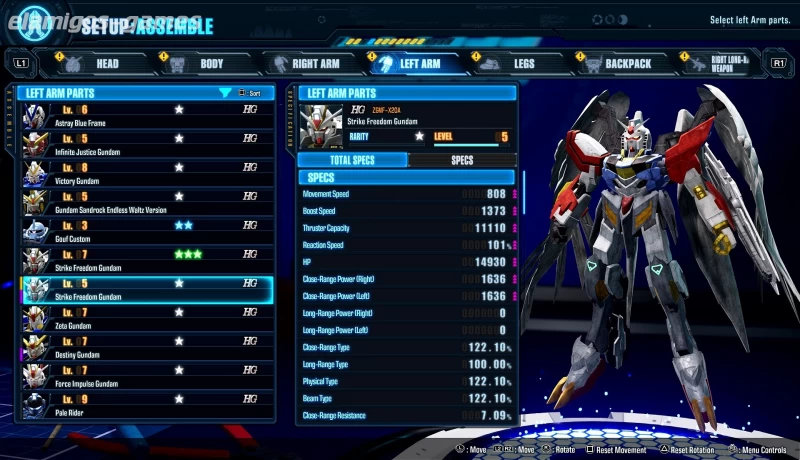Image resolution: width=800 pixels, height=460 pixels.
Task: Select the RIGHT ARM tab
Action: coord(305,64)
